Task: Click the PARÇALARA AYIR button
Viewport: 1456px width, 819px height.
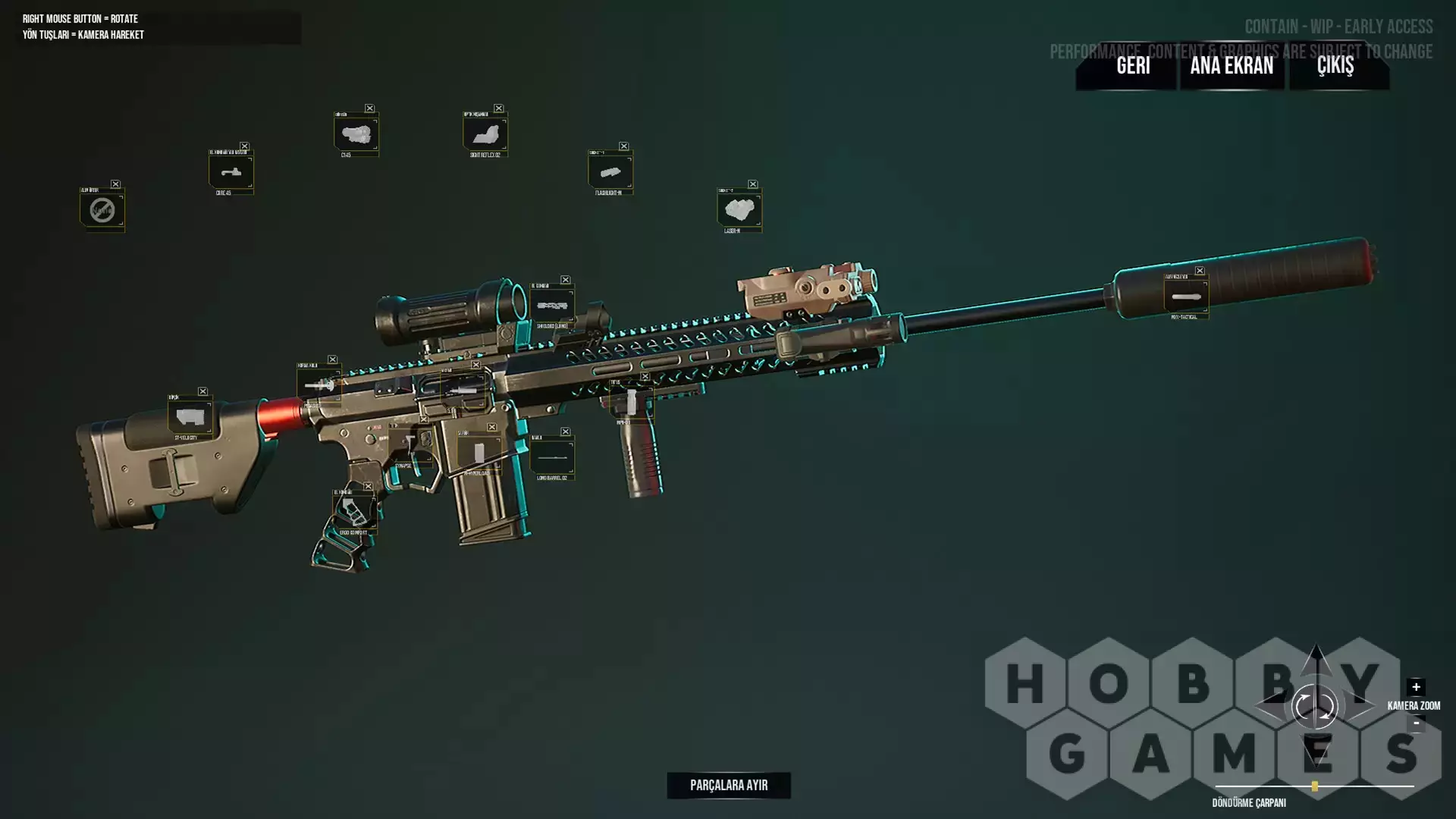Action: pyautogui.click(x=729, y=785)
